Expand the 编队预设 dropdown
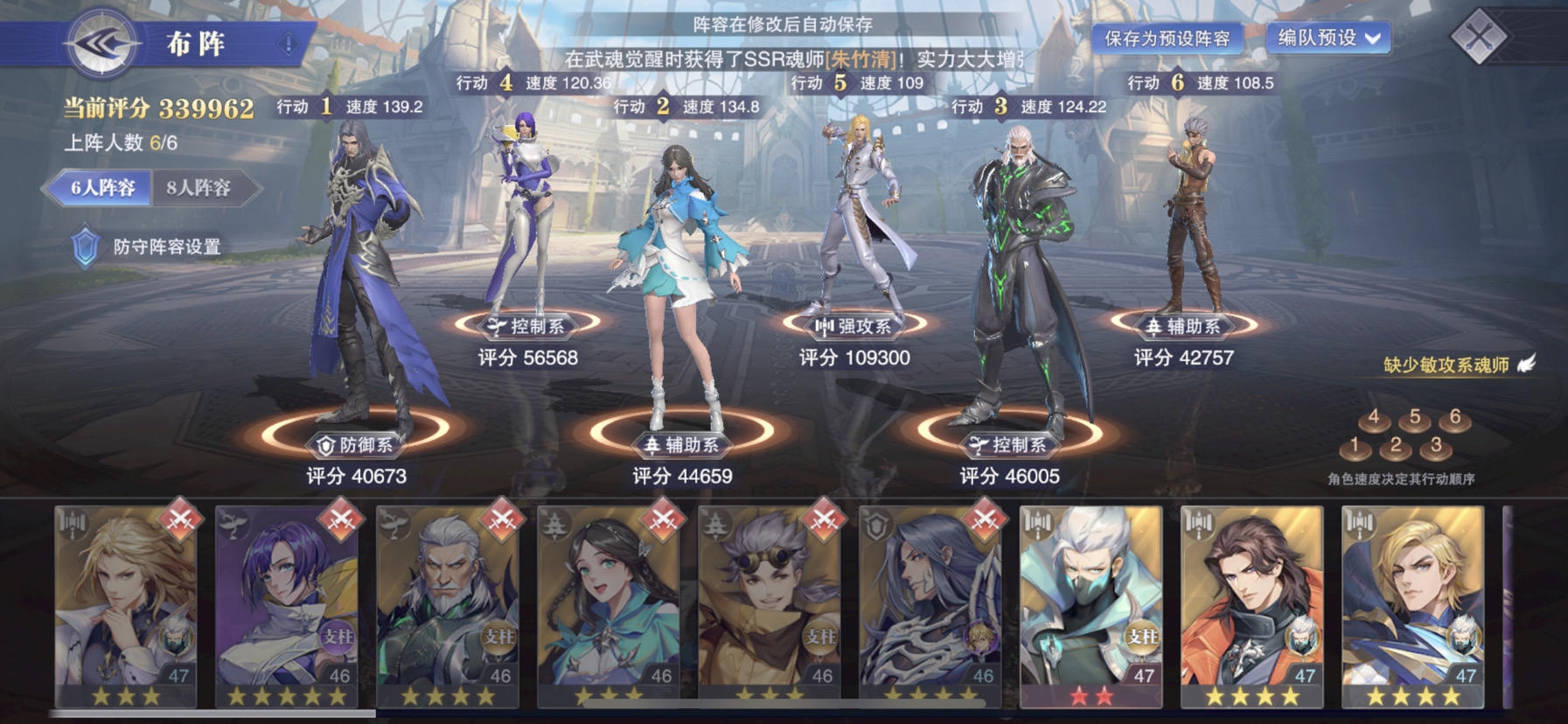This screenshot has height=724, width=1568. (1328, 38)
